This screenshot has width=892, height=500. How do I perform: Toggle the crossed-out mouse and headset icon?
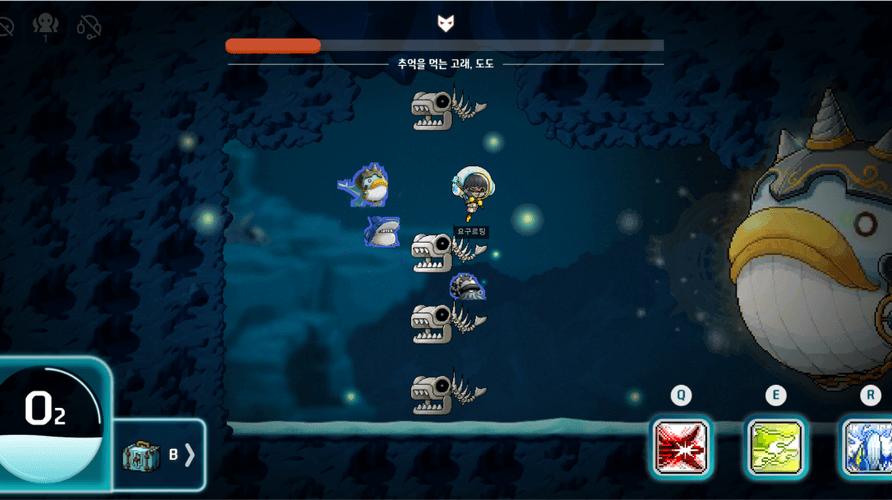tap(89, 26)
